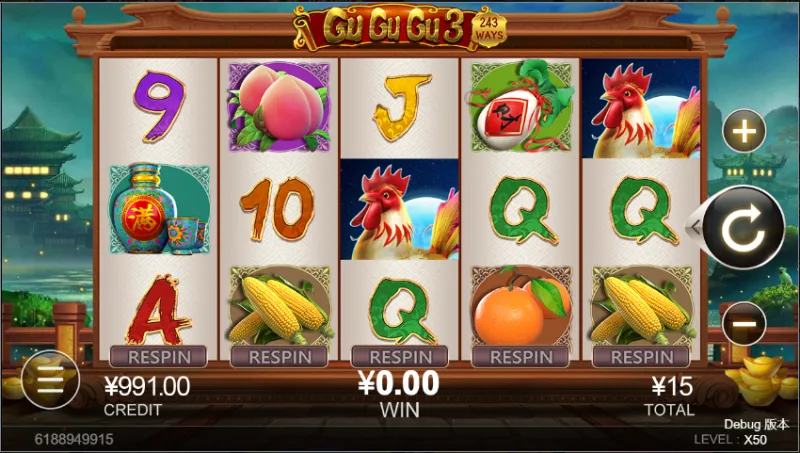Hit RESPIN below the orange fruit symbol
The height and width of the screenshot is (453, 800).
click(521, 356)
